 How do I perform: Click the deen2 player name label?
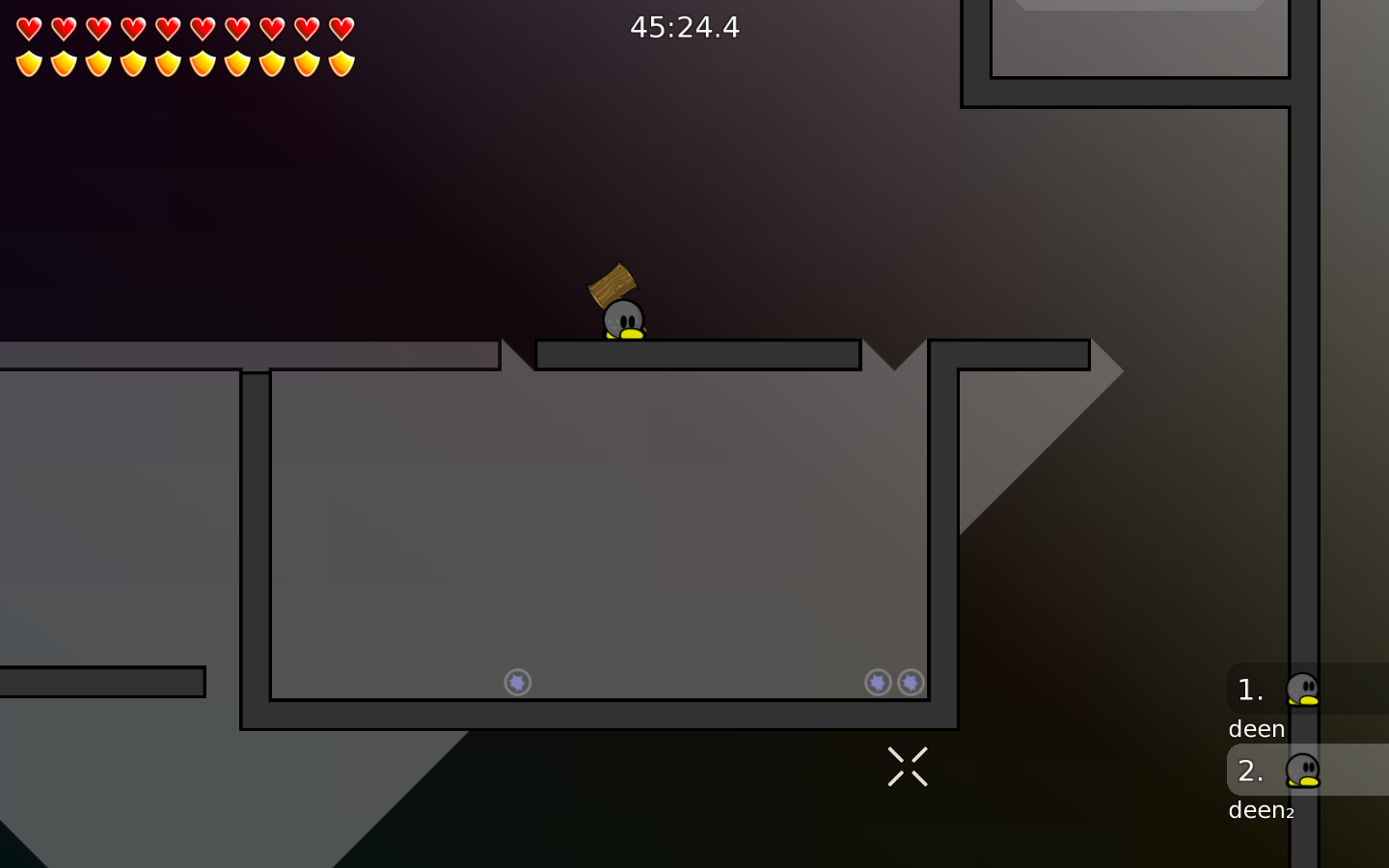tap(1260, 811)
